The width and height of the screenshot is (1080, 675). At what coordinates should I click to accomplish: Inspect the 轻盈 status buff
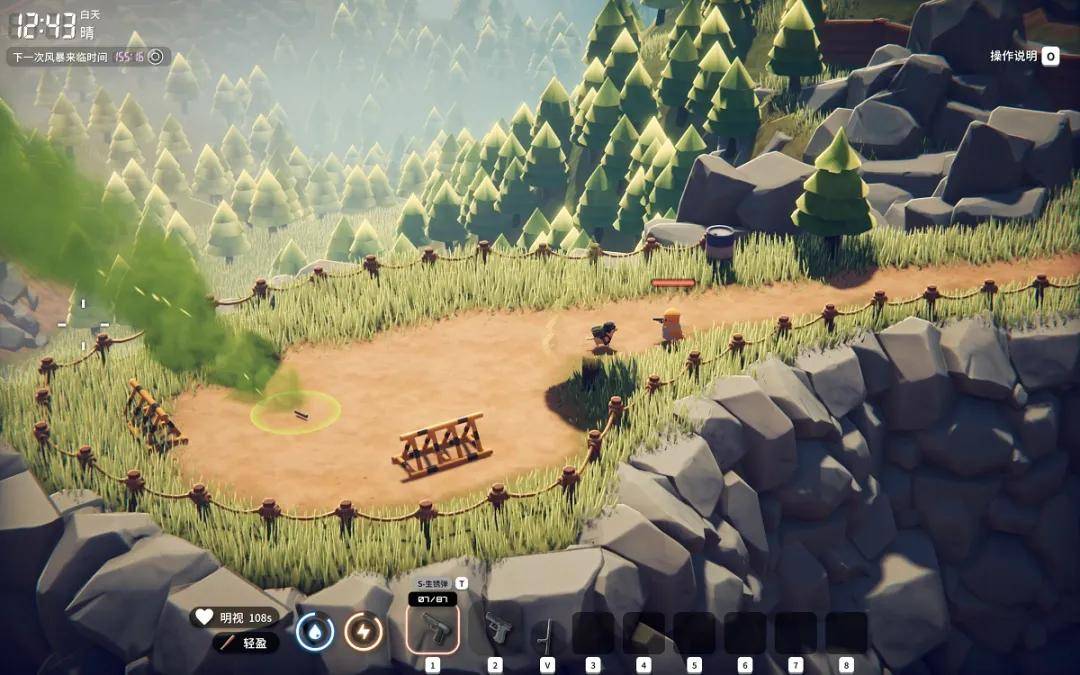tap(246, 642)
